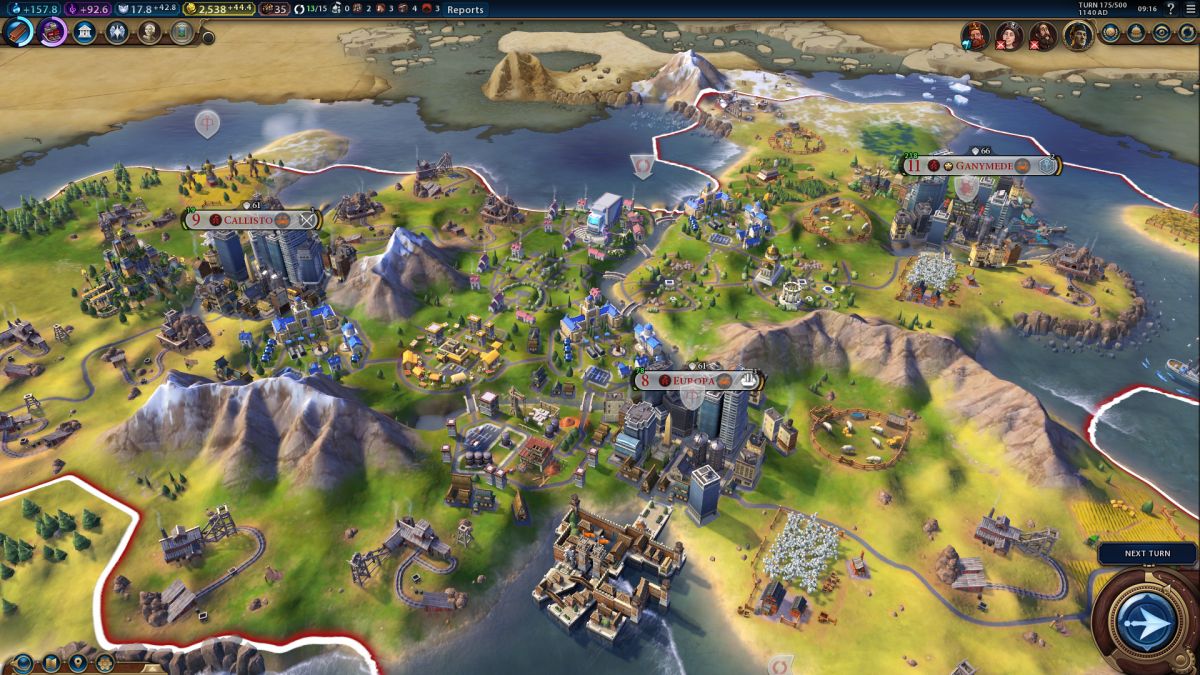Screen dimensions: 1200x675
Task: Open the Reports screen
Action: pyautogui.click(x=465, y=9)
